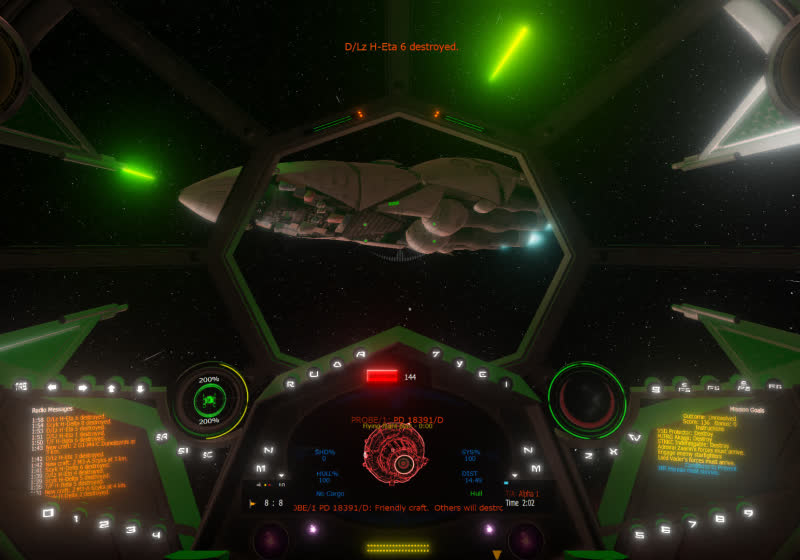Click the left arrow cockpit button
800x560 pixels.
[52, 387]
